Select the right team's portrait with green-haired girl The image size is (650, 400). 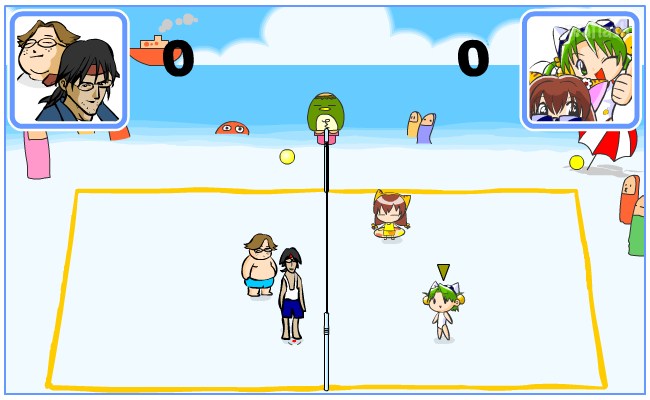click(579, 70)
